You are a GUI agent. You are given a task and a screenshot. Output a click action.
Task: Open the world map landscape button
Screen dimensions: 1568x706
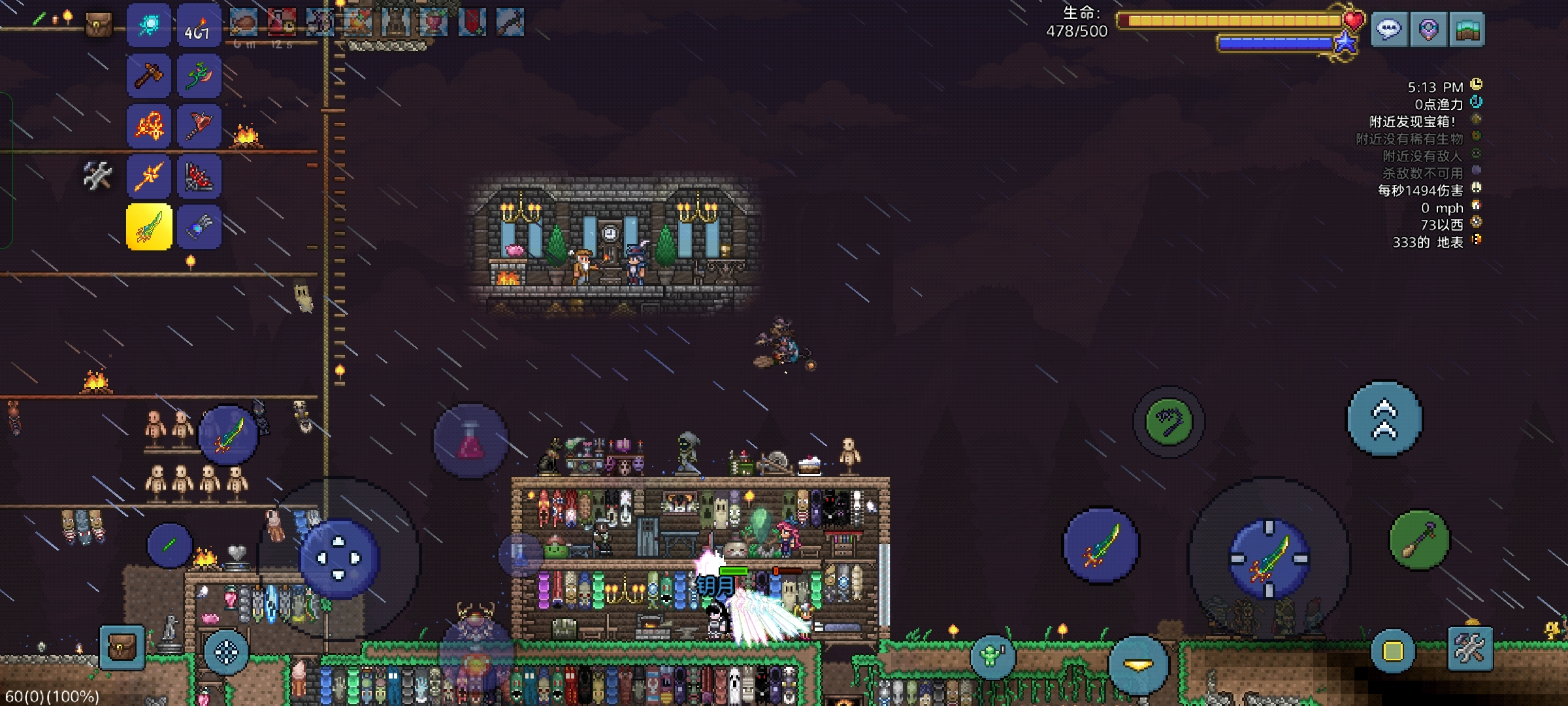coord(1467,29)
